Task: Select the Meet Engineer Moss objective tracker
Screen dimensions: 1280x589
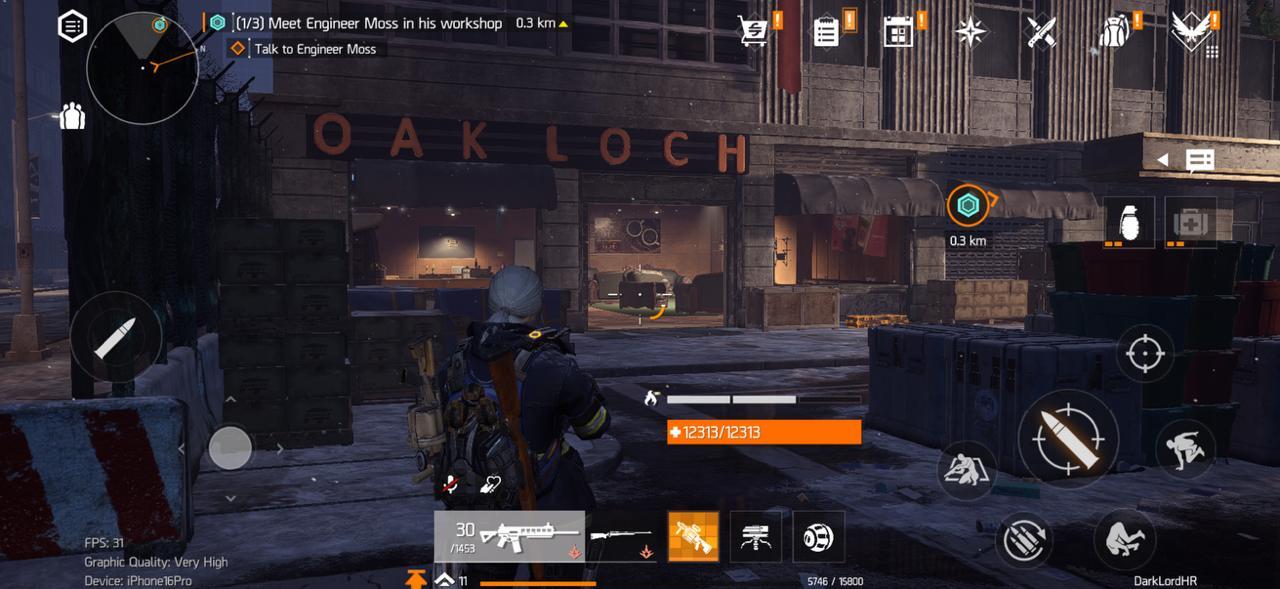Action: point(368,22)
